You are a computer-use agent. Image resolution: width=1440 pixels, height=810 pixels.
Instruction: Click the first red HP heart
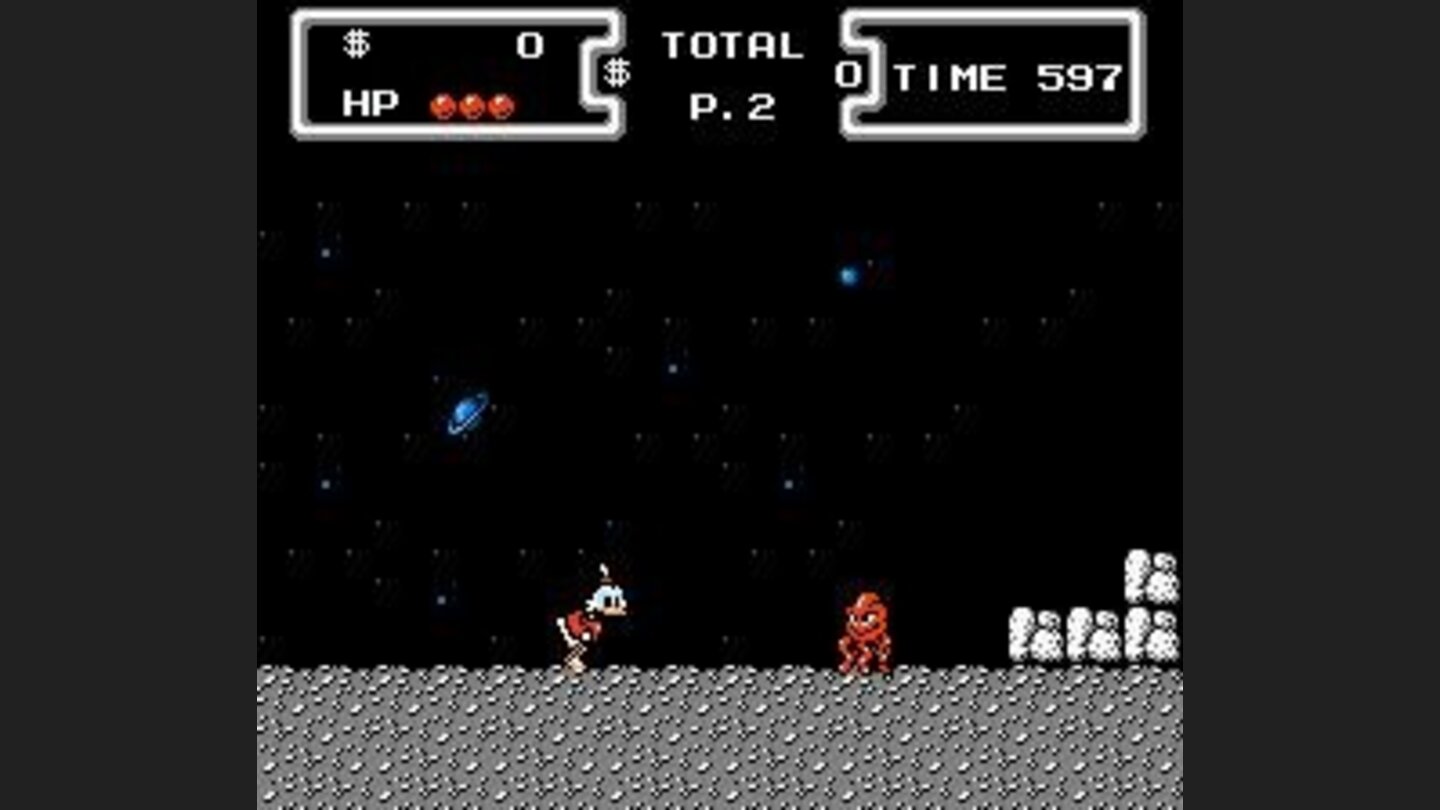point(443,103)
